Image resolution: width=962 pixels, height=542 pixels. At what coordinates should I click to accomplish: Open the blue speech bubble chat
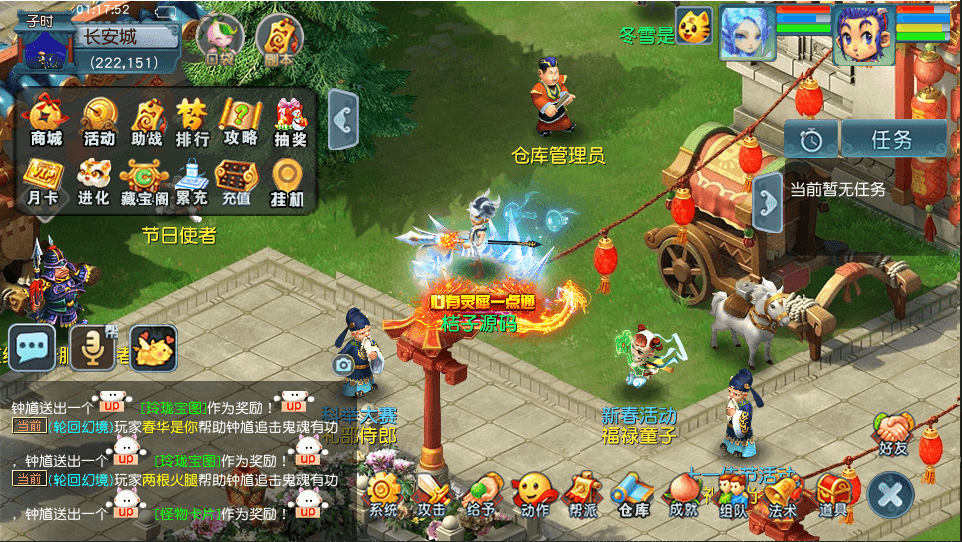click(32, 348)
